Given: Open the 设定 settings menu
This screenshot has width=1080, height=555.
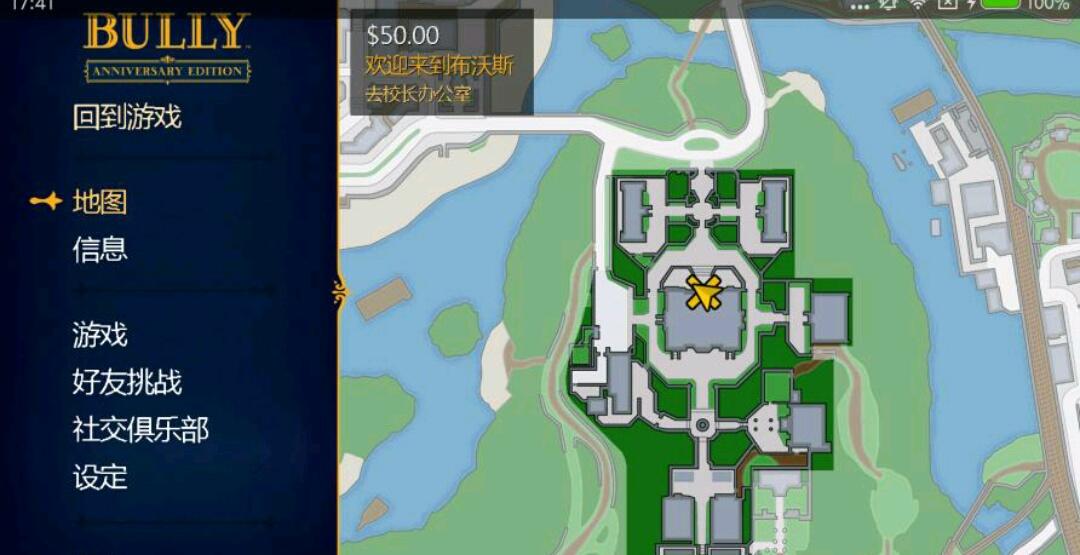Looking at the screenshot, I should pos(100,477).
